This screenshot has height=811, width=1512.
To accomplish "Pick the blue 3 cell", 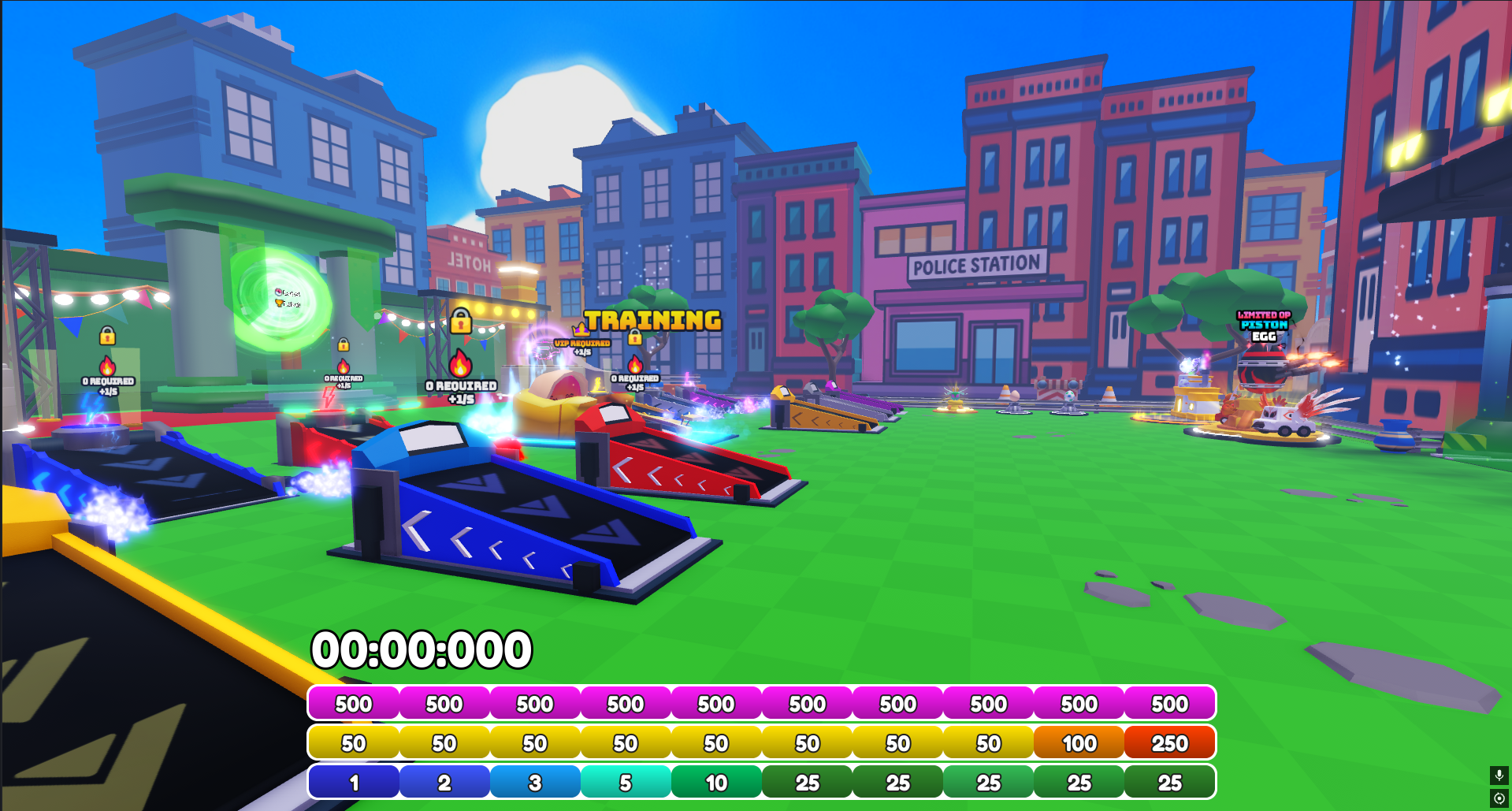I will click(535, 783).
